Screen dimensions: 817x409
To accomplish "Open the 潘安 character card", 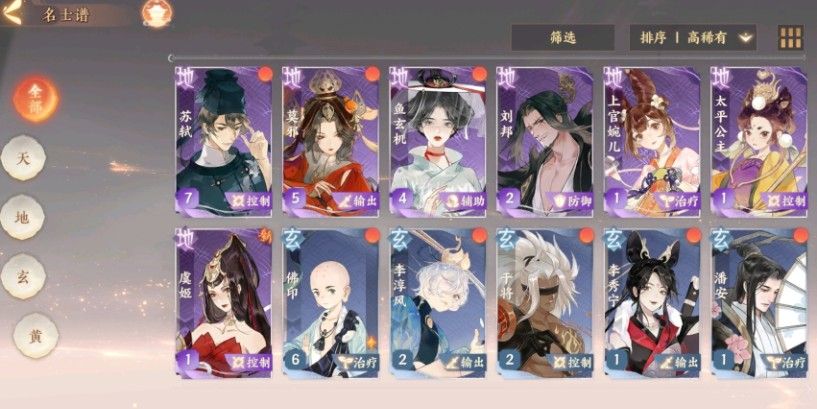I will (759, 300).
